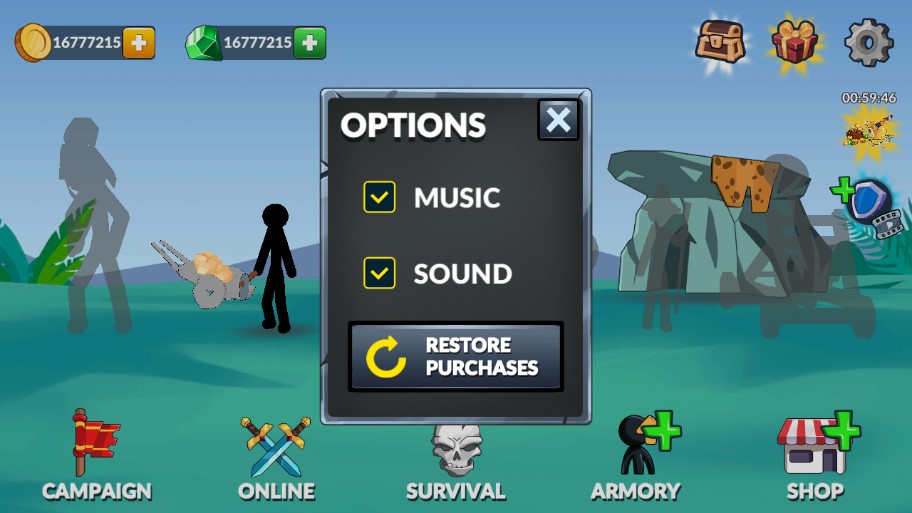Claim the red gift box

[x=795, y=43]
